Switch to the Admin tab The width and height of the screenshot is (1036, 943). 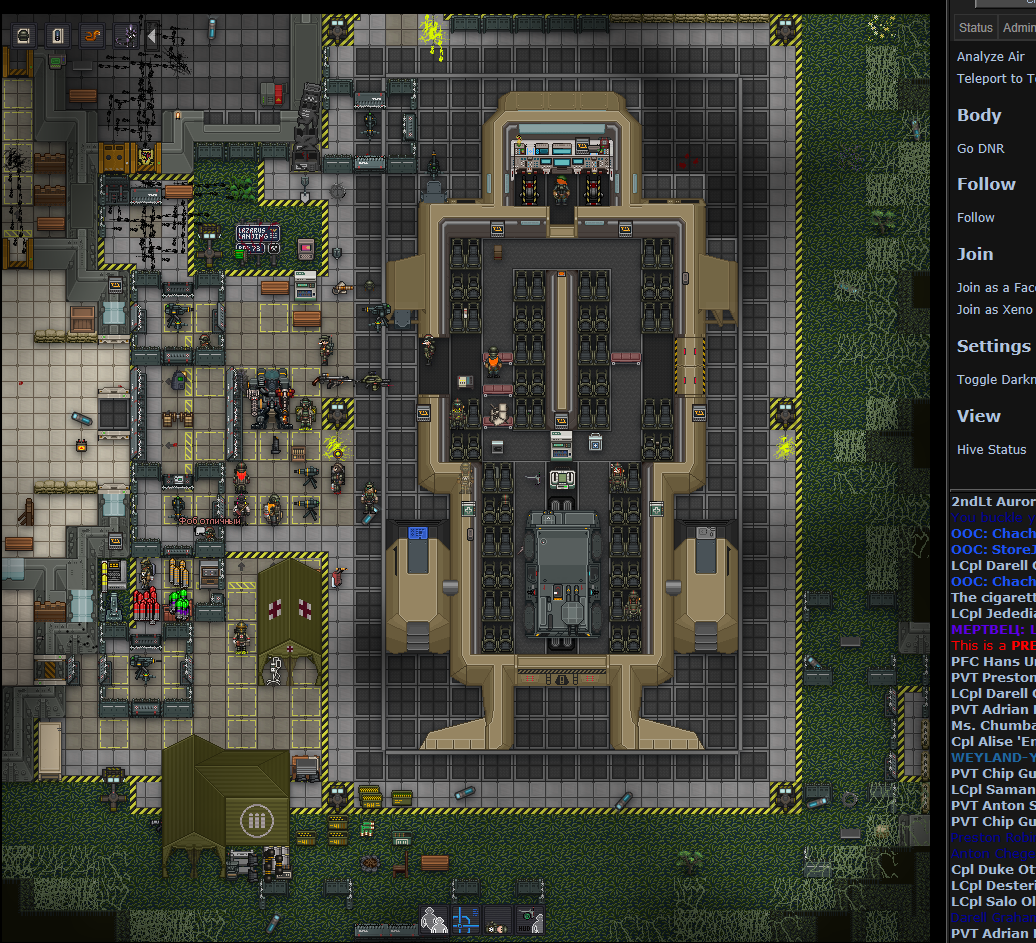pyautogui.click(x=1018, y=28)
